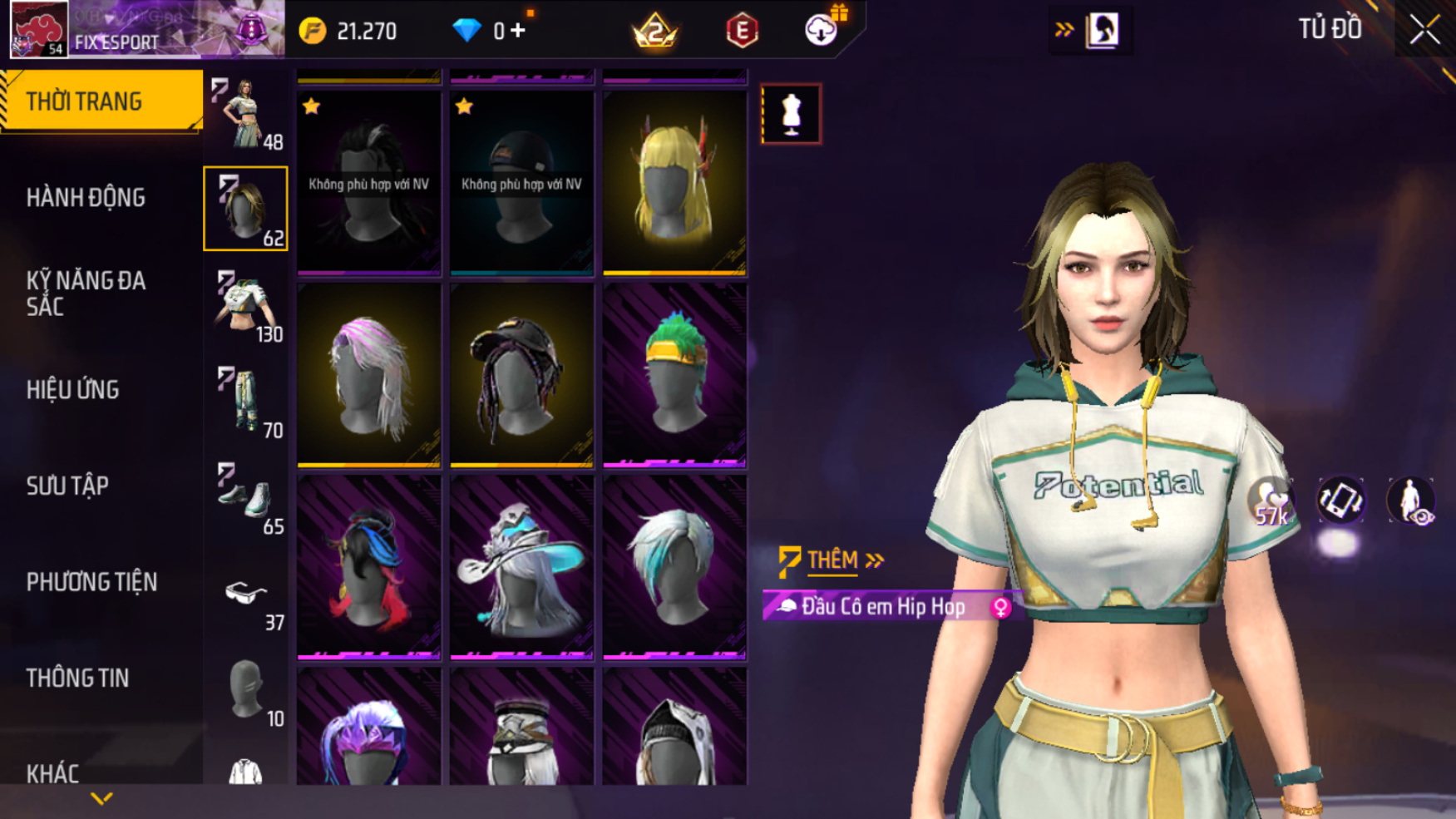1456x819 pixels.
Task: Show the THÔNG TIN tab
Action: coord(77,678)
